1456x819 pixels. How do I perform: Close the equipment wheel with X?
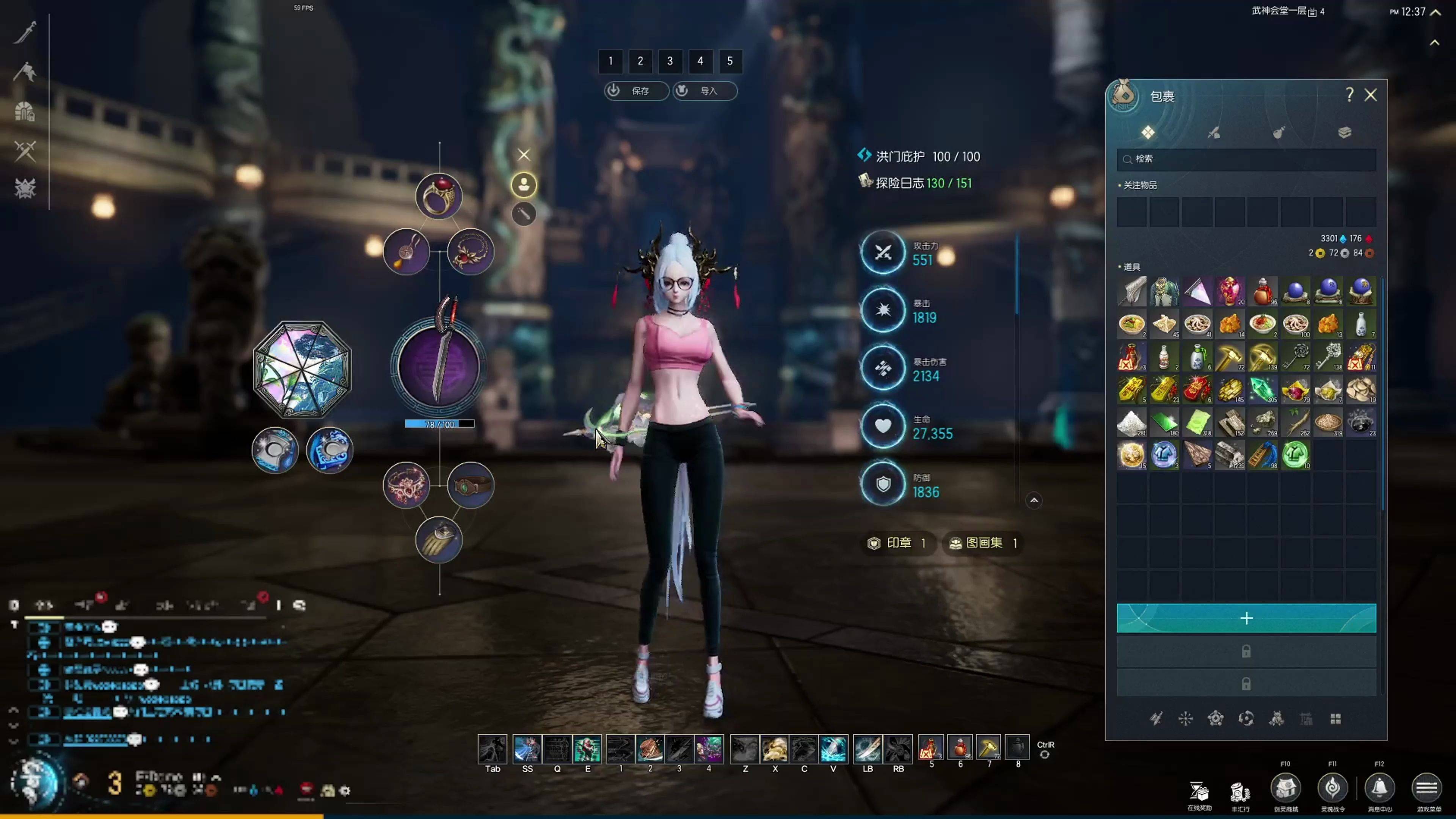(x=524, y=154)
